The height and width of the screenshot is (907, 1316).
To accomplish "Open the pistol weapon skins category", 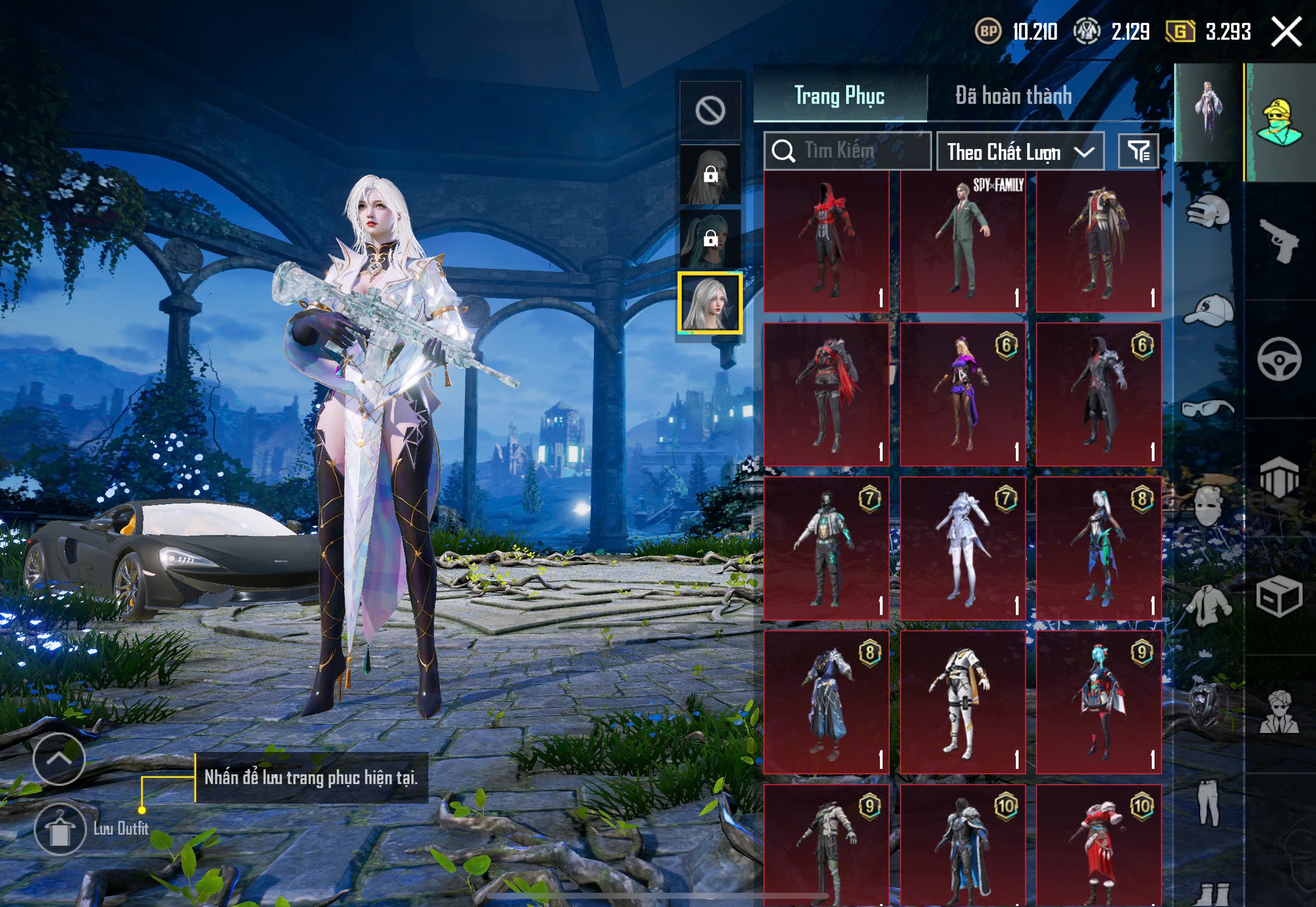I will click(x=1280, y=240).
